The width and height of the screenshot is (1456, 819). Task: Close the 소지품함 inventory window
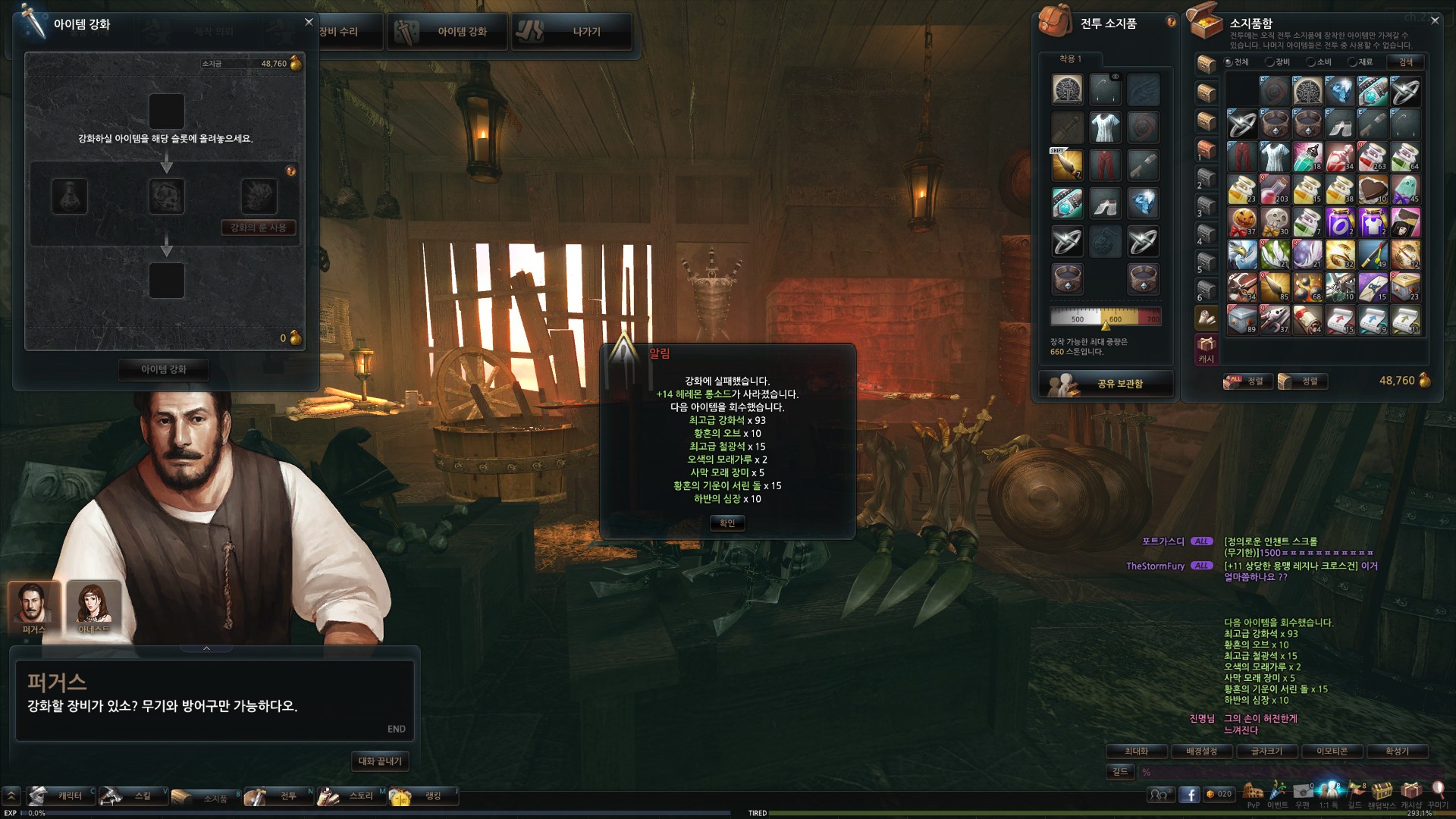pyautogui.click(x=1435, y=20)
